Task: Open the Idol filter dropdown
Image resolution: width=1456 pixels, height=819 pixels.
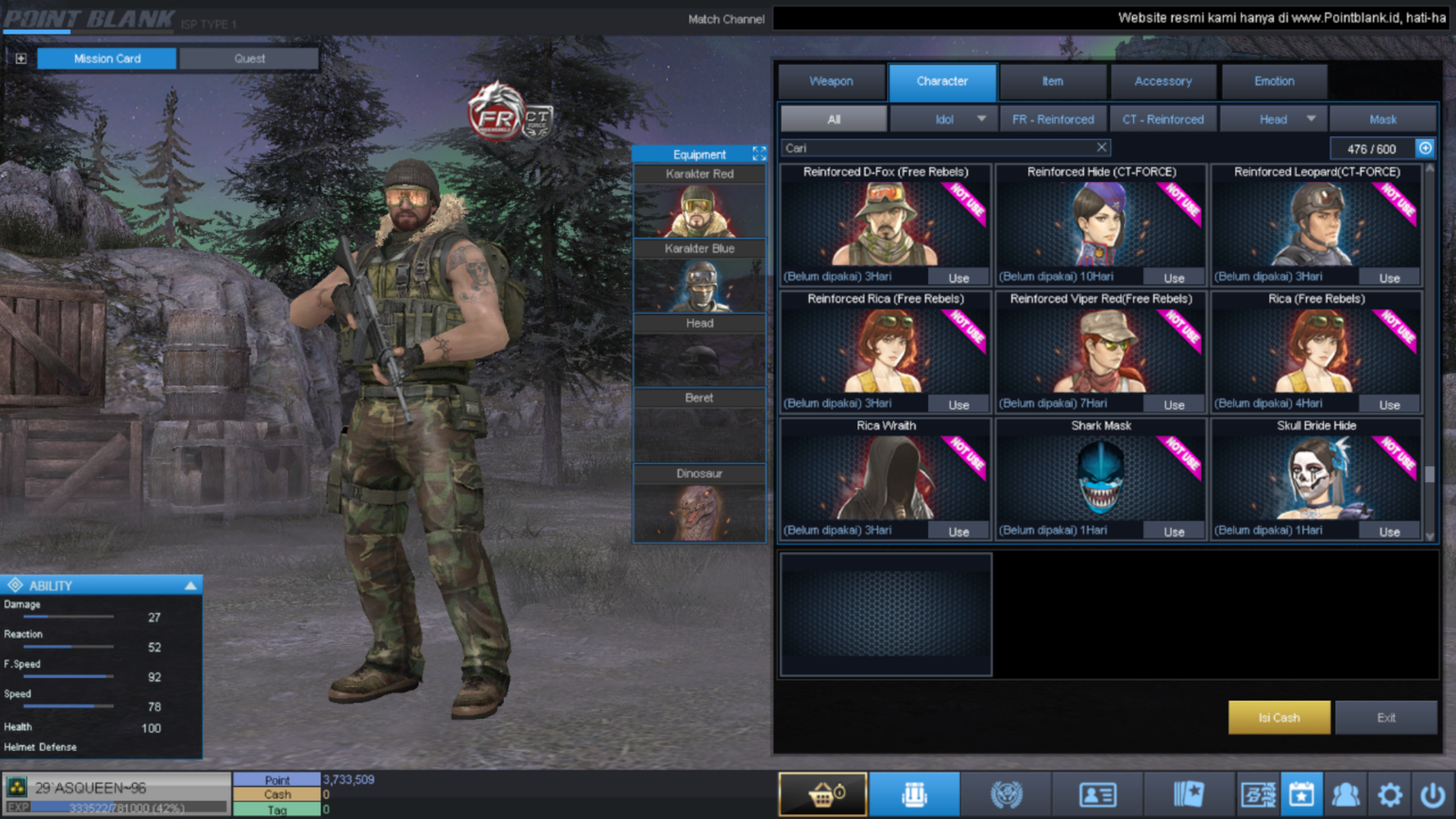Action: (980, 119)
